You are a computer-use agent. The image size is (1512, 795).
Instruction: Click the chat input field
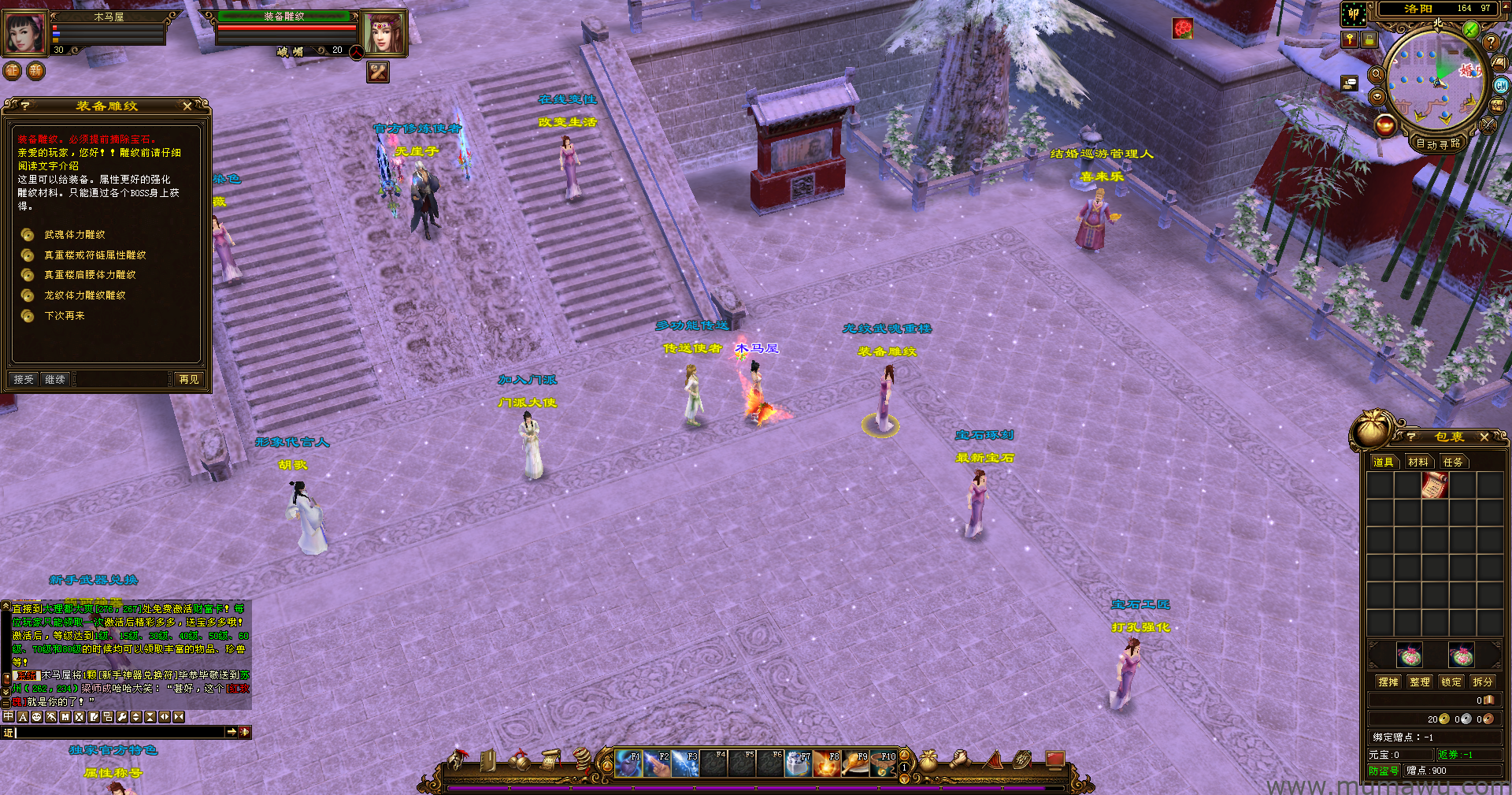(118, 733)
